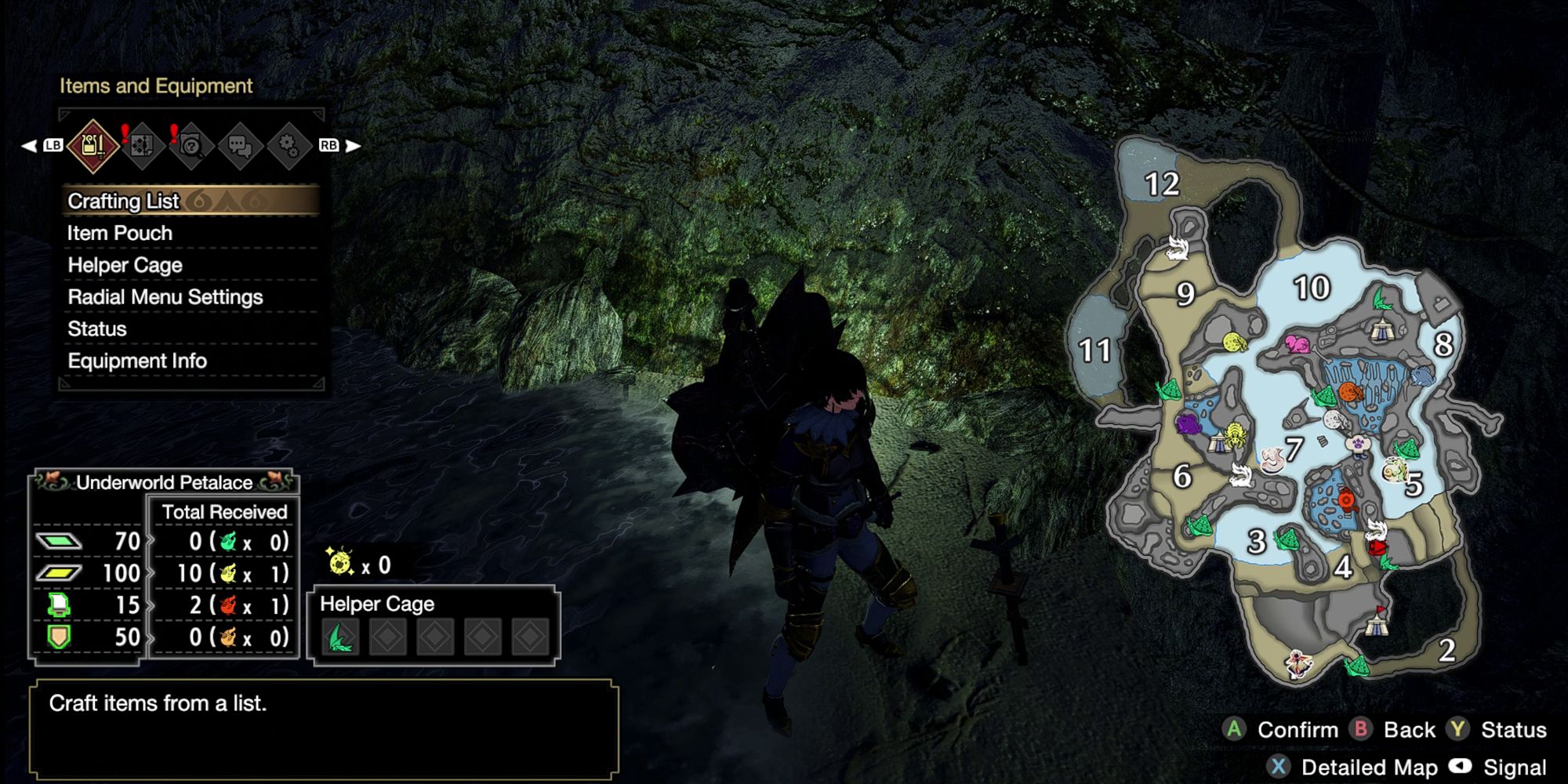Click the white monster icon near area 9
The height and width of the screenshot is (784, 1568).
point(1177,246)
